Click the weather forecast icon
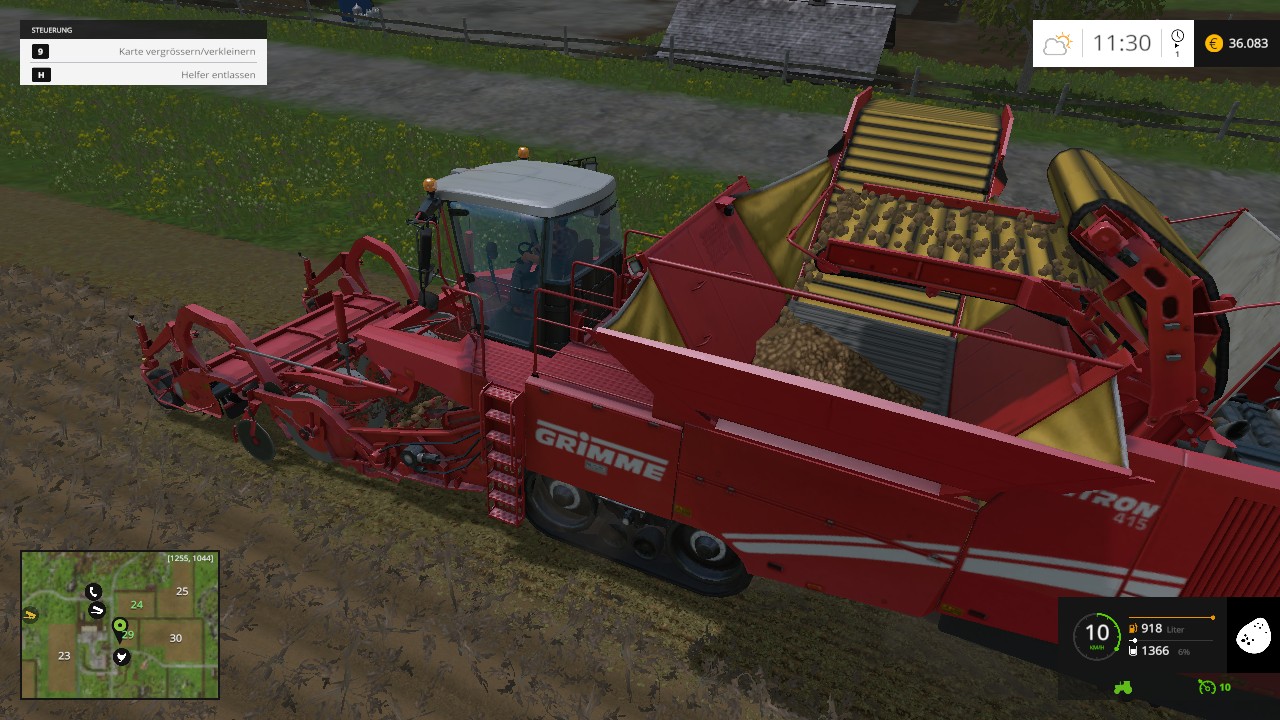Screen dimensions: 1280x720 pos(1057,43)
